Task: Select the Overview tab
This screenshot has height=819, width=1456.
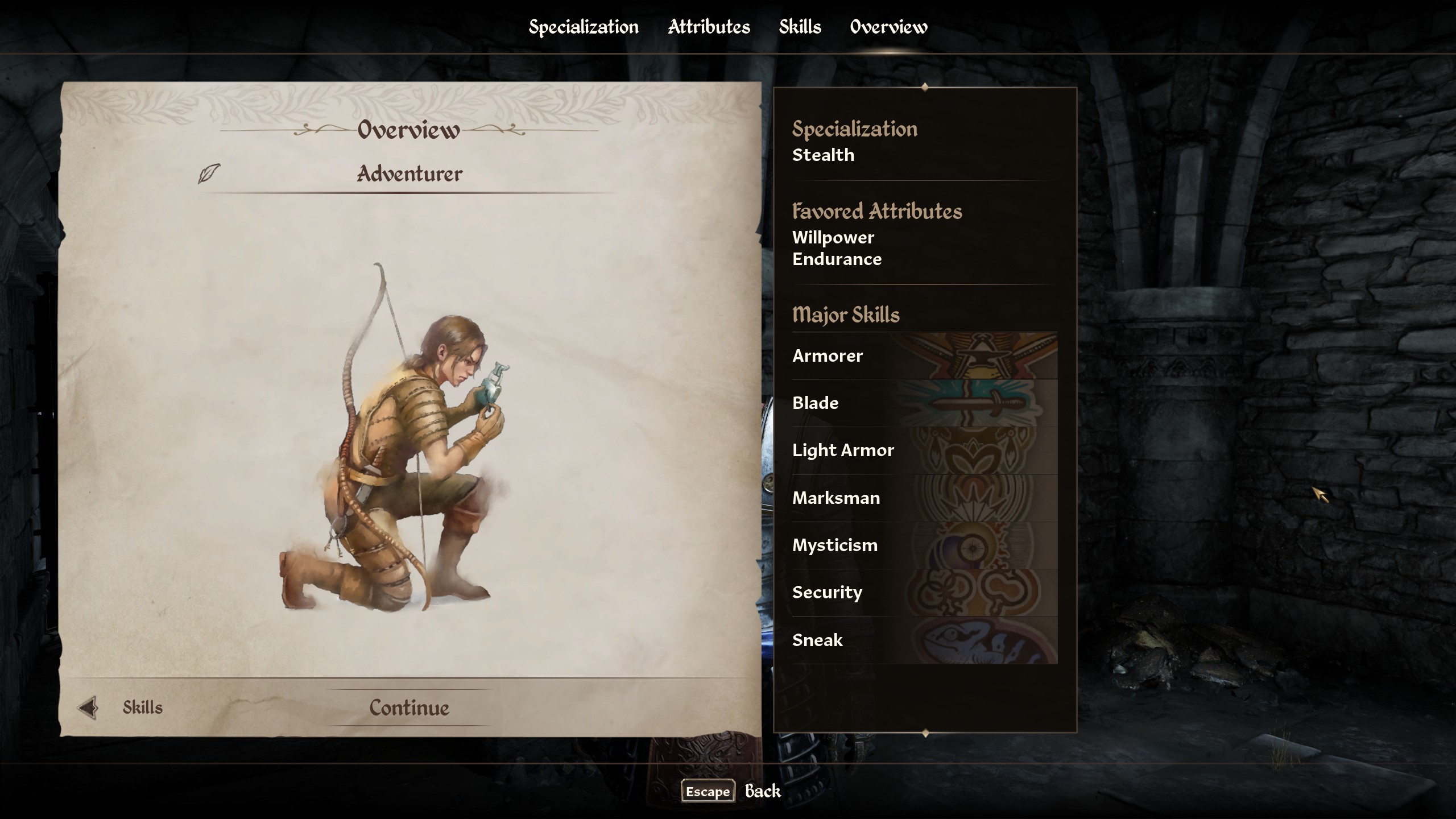Action: [x=888, y=27]
